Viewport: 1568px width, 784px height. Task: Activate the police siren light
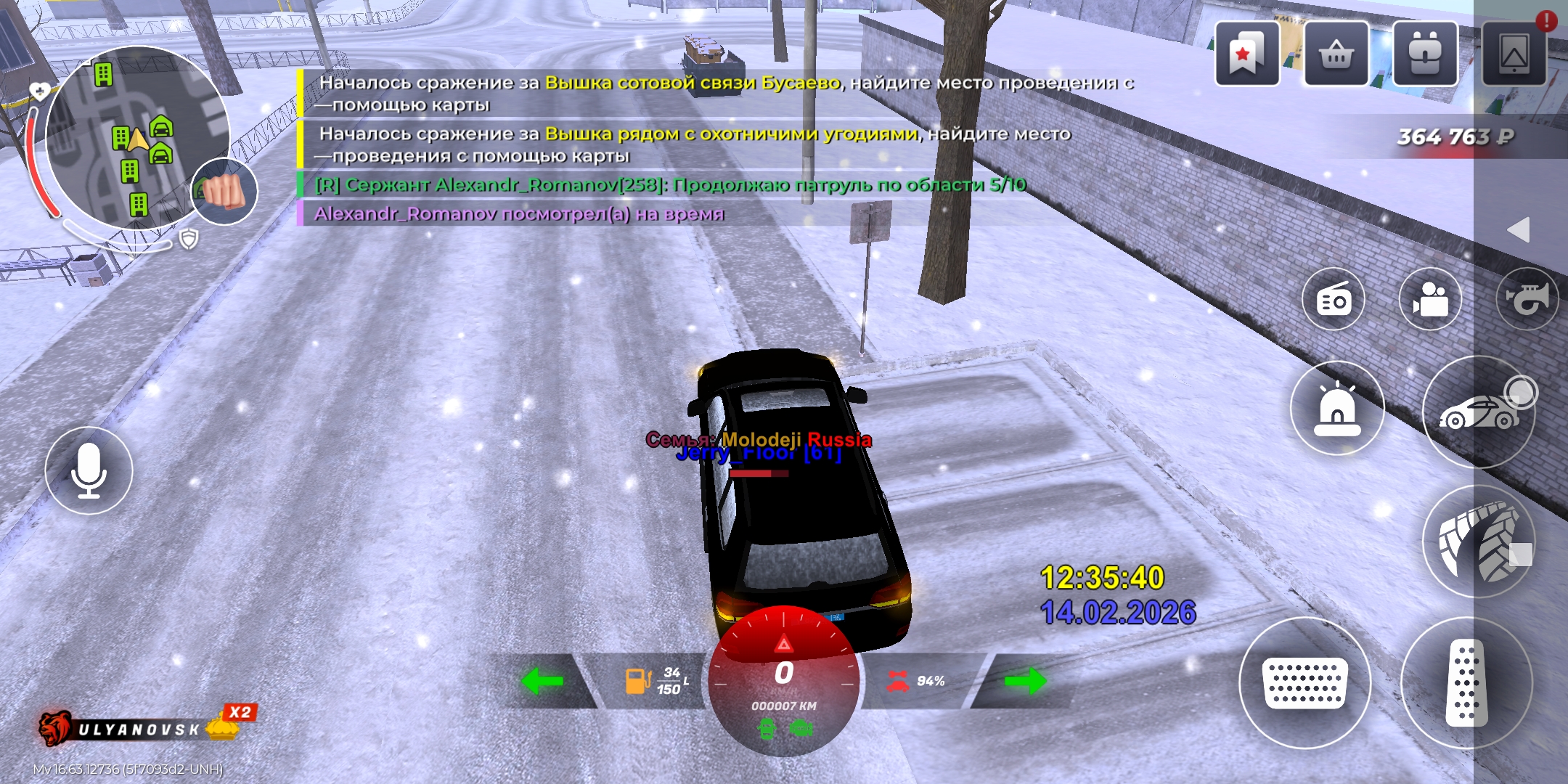[1336, 408]
